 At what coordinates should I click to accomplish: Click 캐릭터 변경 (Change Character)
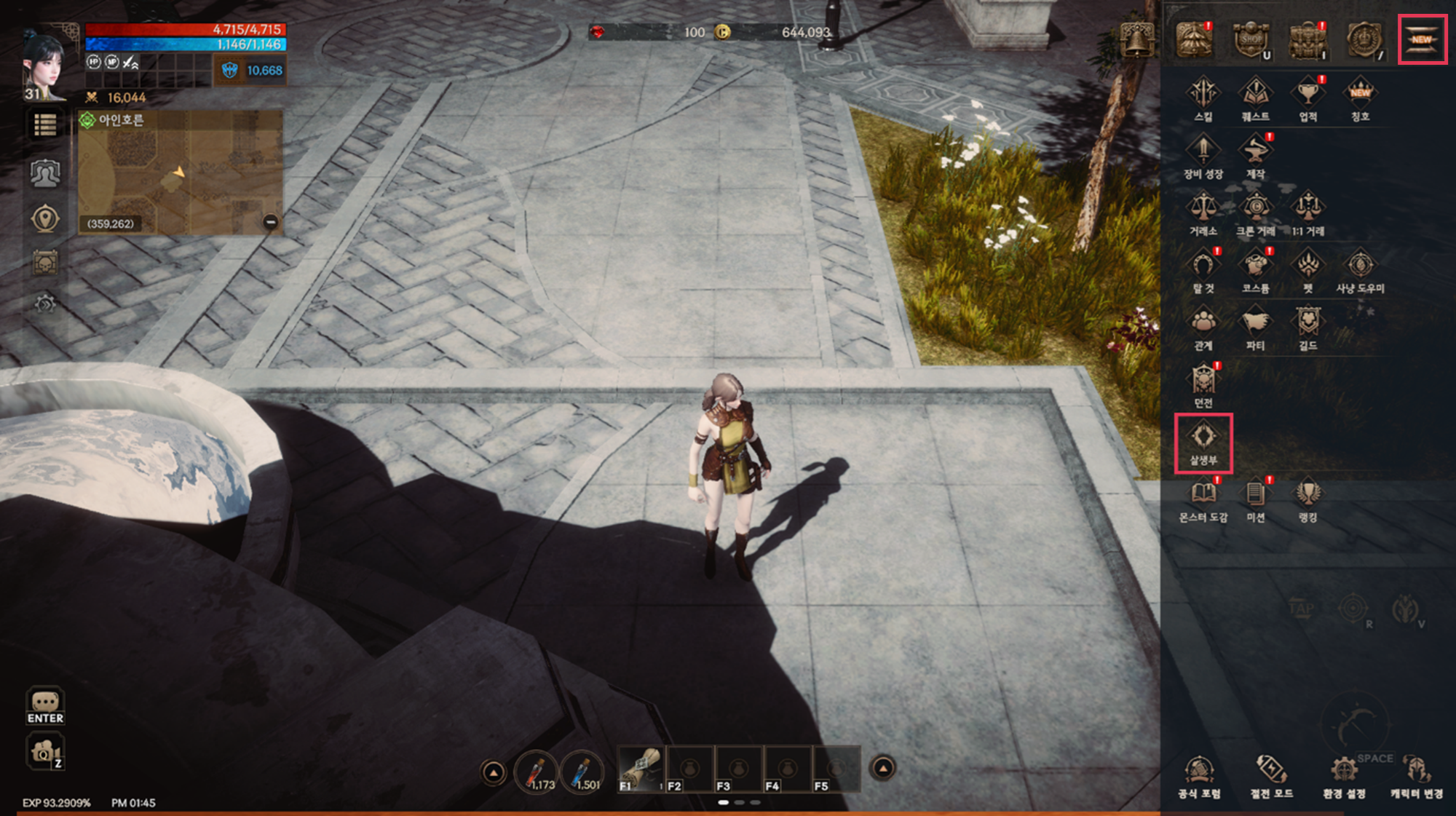pyautogui.click(x=1416, y=776)
